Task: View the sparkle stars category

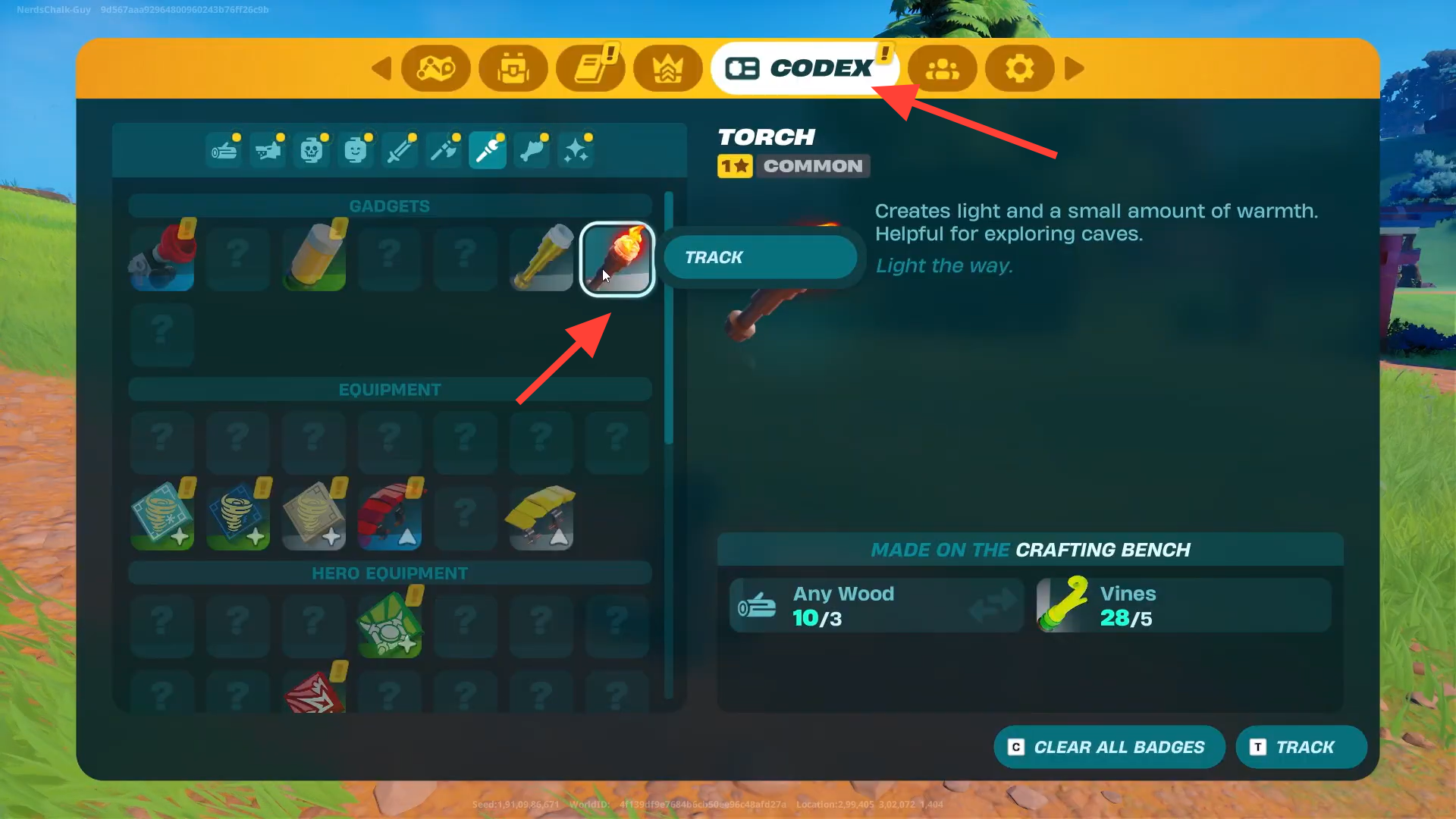Action: pos(576,150)
